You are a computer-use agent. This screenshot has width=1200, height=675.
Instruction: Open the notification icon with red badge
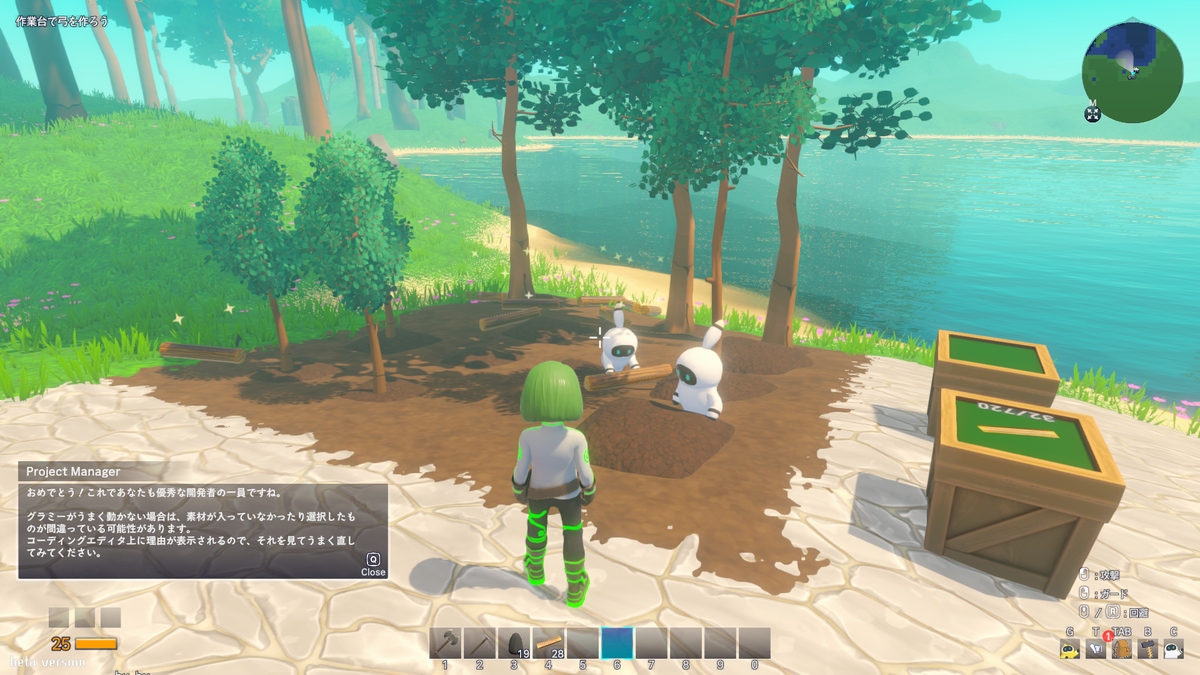point(1097,648)
